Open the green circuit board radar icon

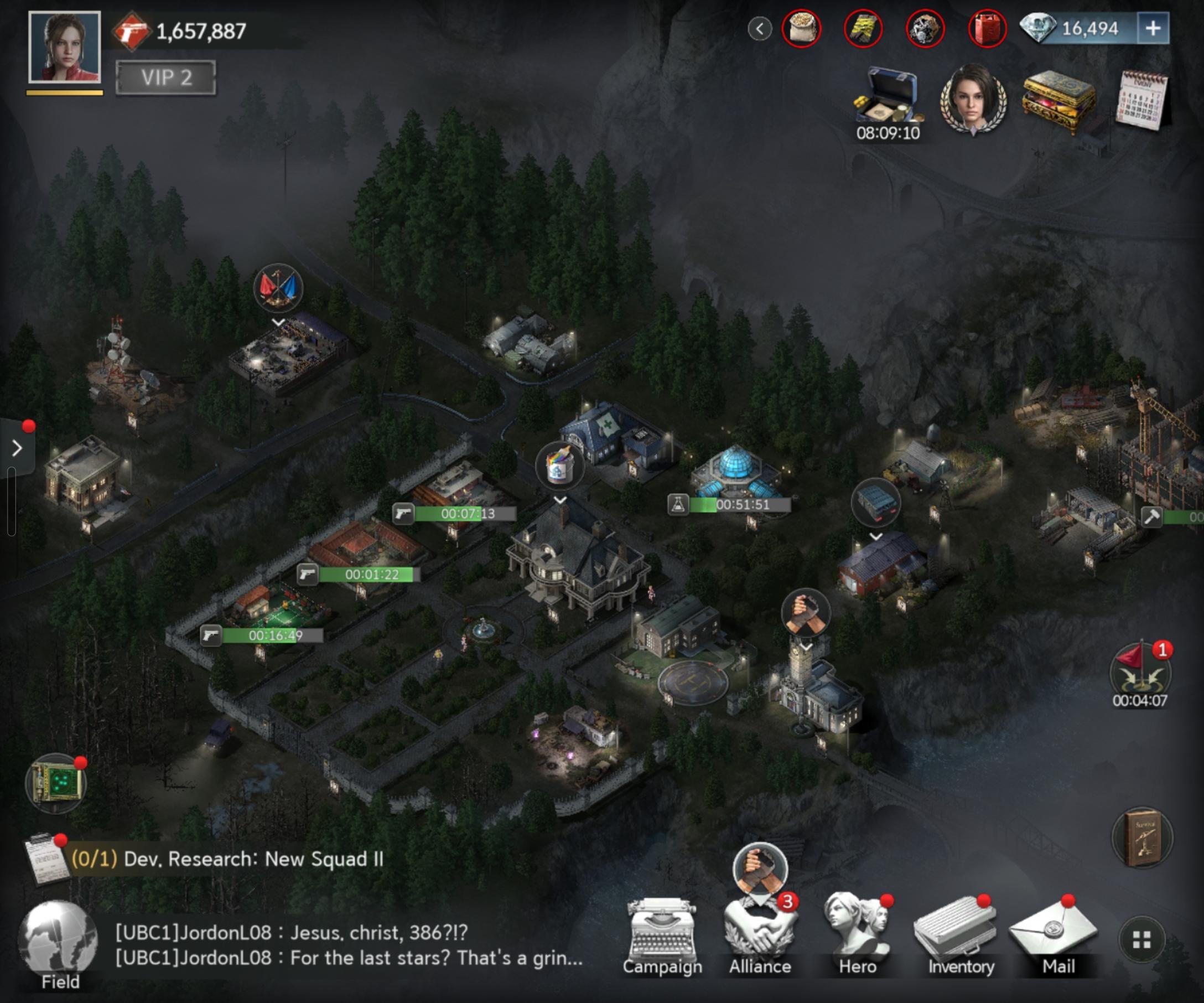coord(56,783)
